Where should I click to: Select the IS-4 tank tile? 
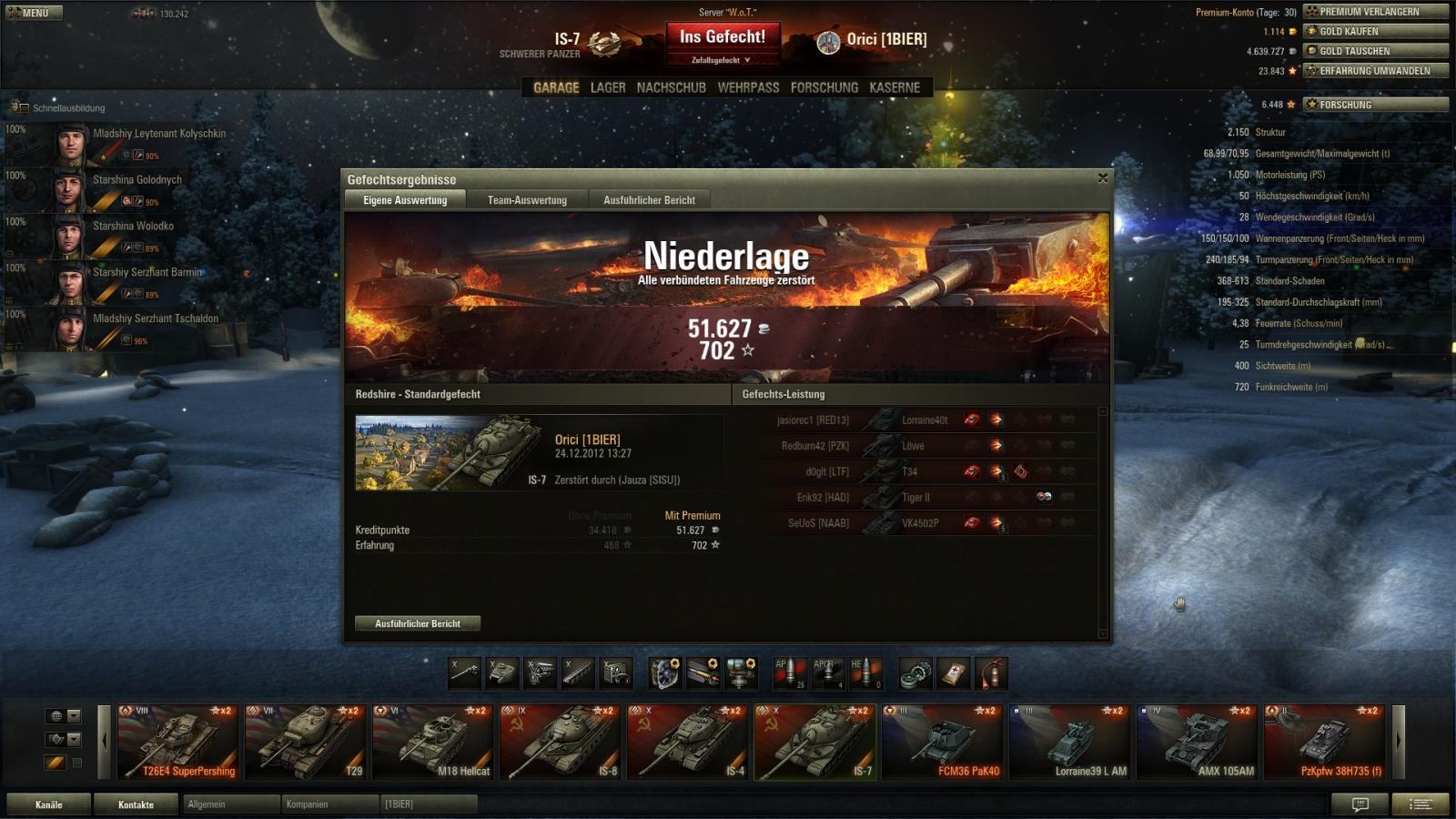click(687, 743)
